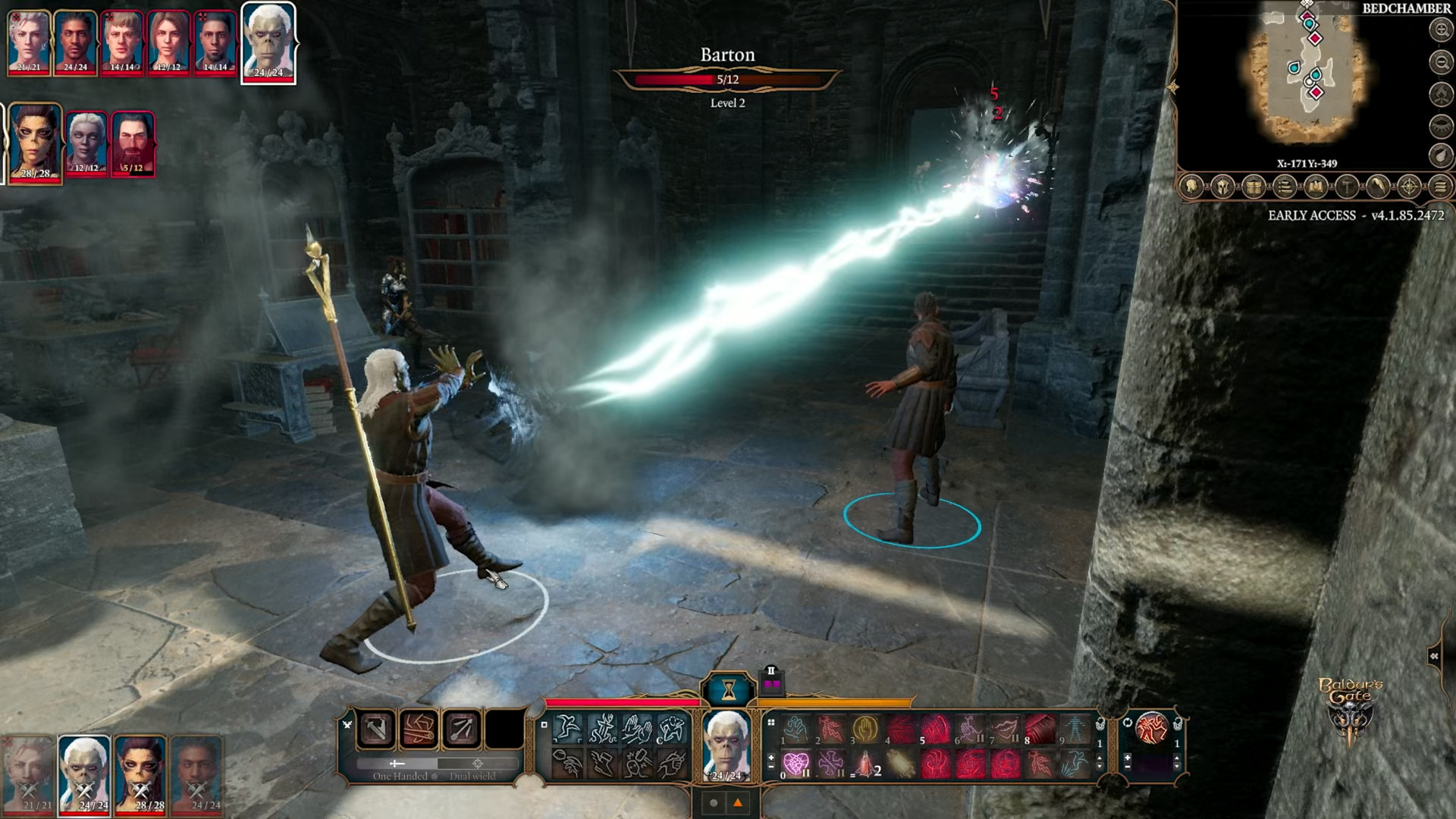Open the main menu lines icon below the minimap
1456x819 pixels.
point(1440,186)
